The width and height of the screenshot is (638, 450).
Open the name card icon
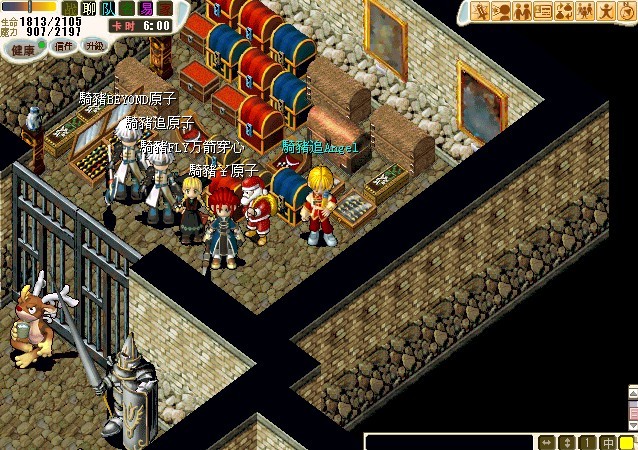[x=543, y=11]
